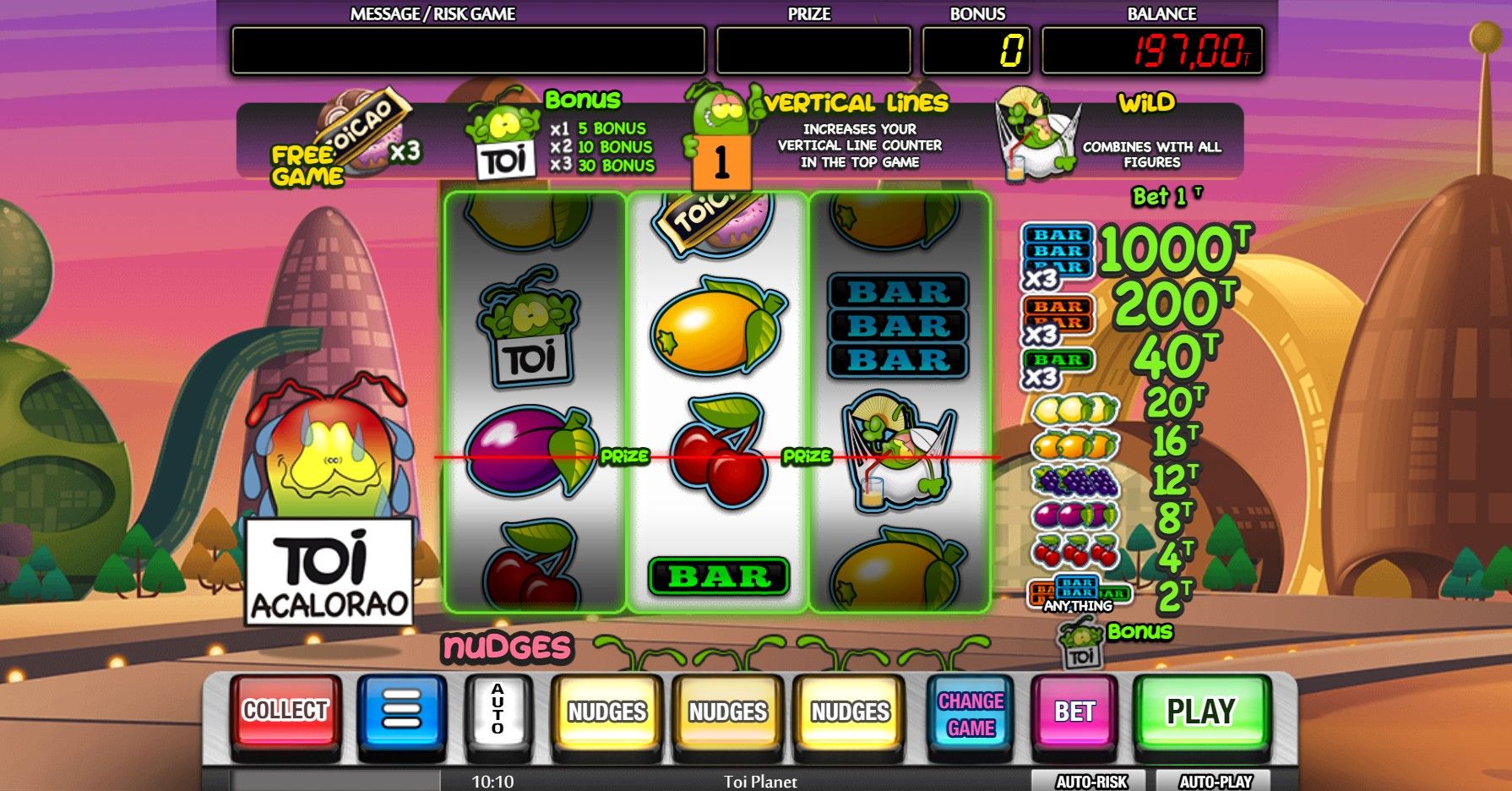
Task: Toggle the white AUTO button
Action: pos(498,712)
